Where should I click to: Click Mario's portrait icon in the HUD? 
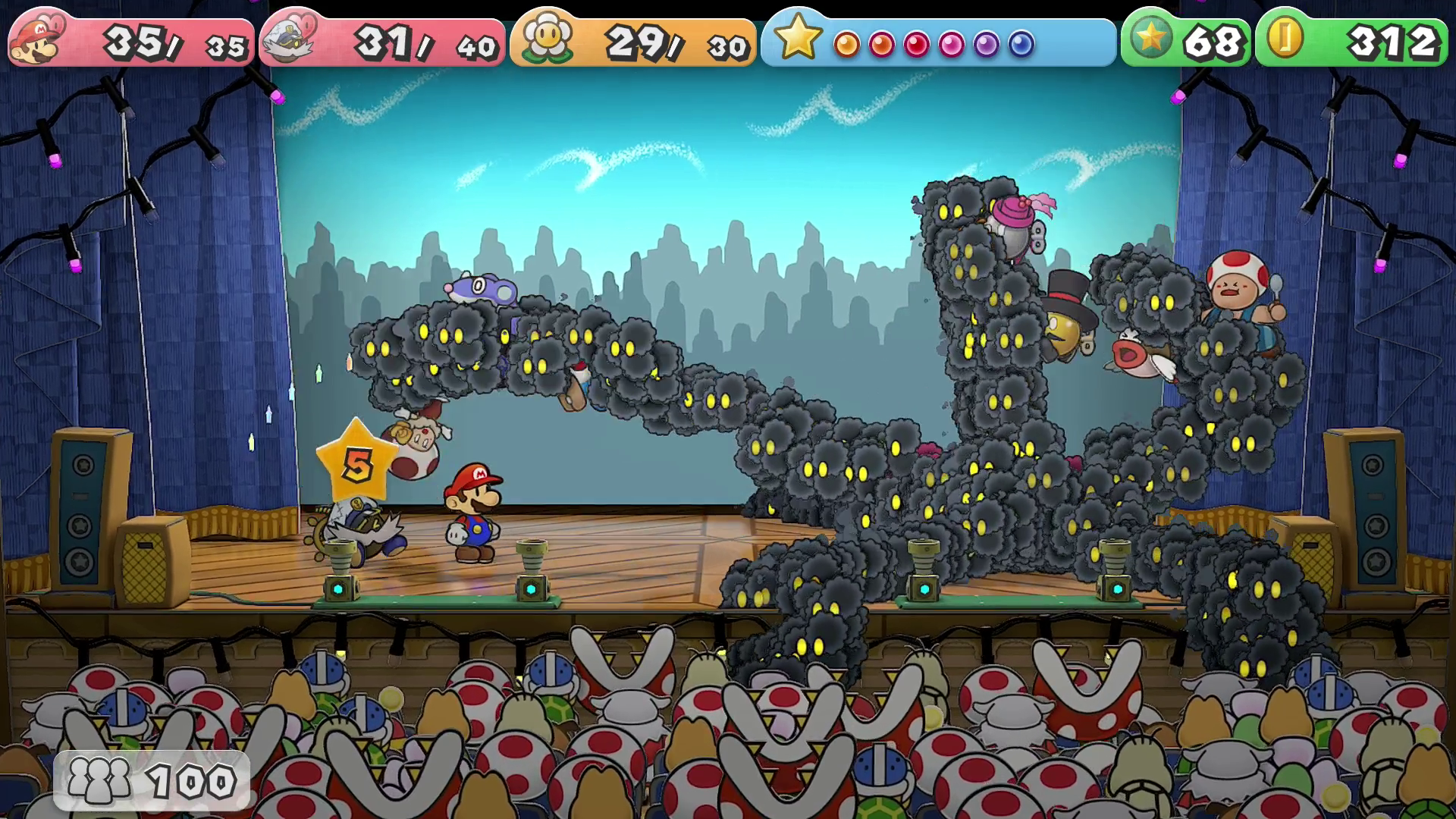pos(36,40)
